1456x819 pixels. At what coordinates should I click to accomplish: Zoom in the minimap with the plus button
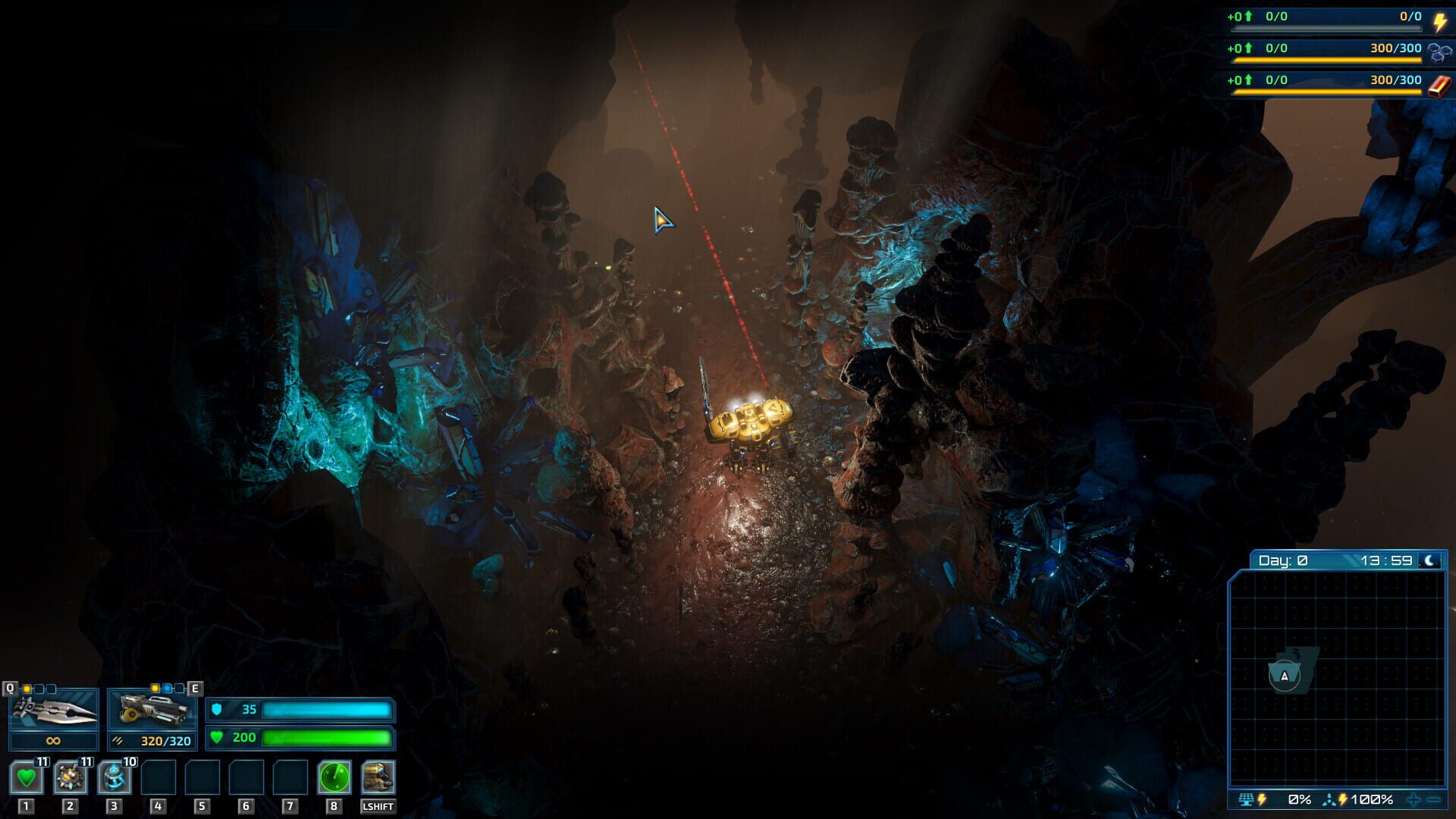pyautogui.click(x=1414, y=799)
